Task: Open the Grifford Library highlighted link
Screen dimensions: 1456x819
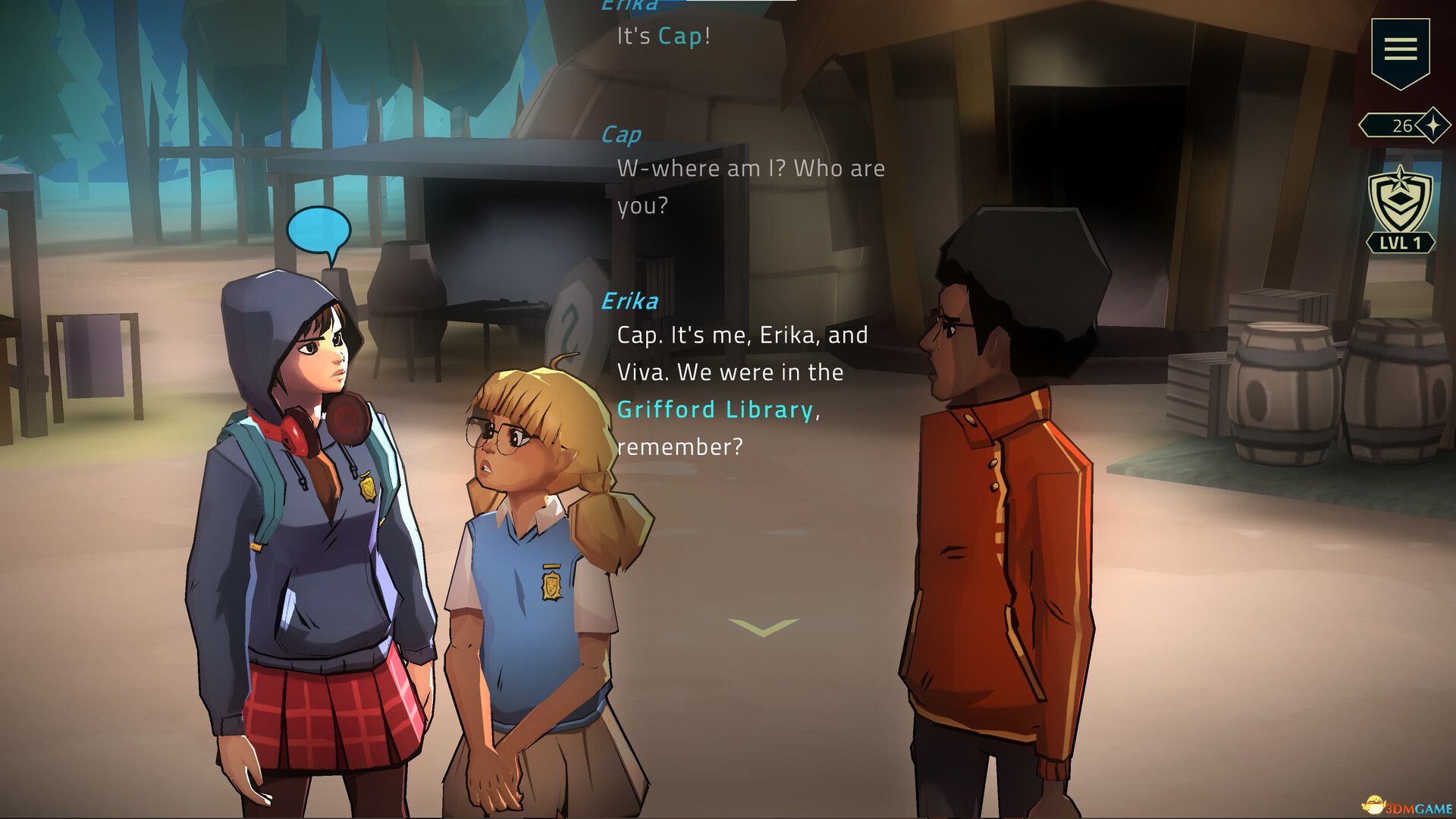Action: (715, 410)
